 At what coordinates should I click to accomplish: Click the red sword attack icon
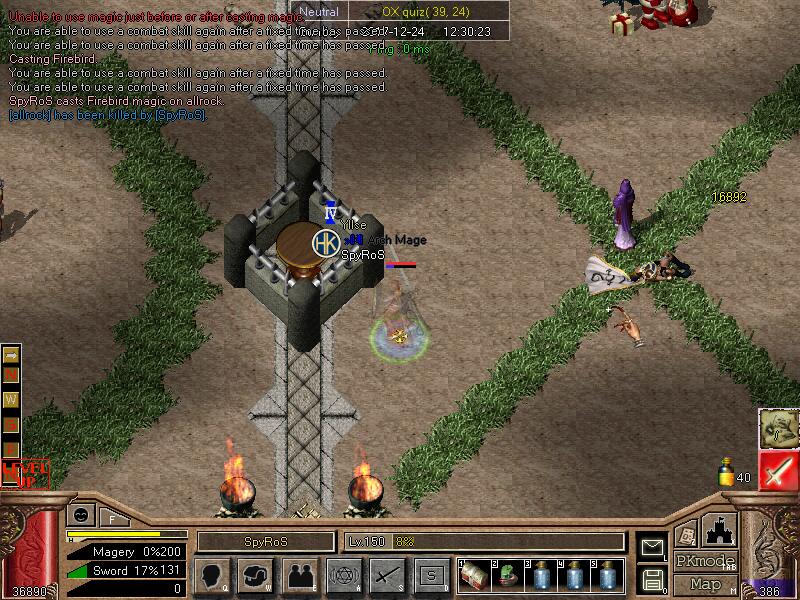pos(778,470)
